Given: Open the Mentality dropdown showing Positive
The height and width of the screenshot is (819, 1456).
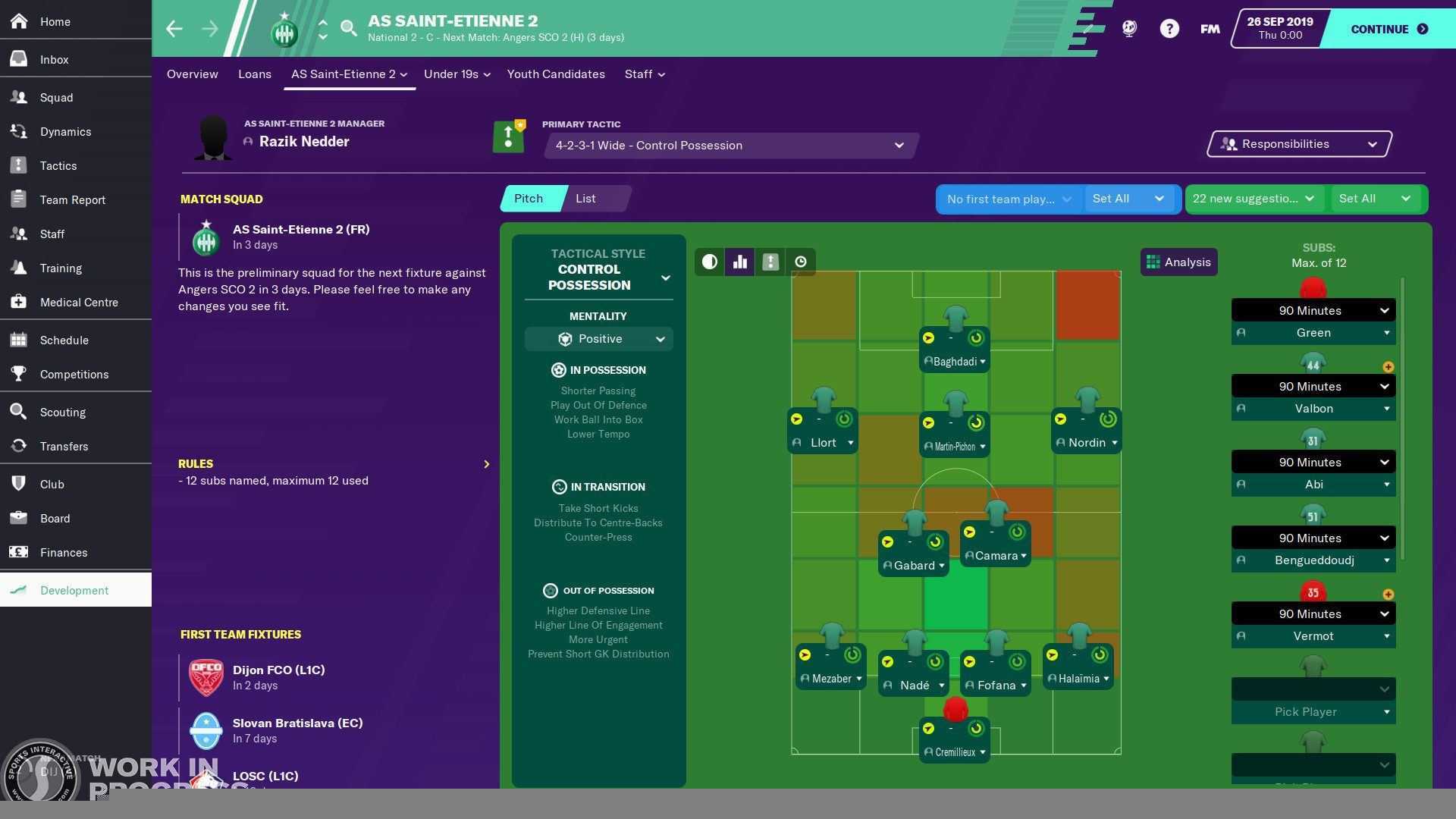Looking at the screenshot, I should pos(598,339).
